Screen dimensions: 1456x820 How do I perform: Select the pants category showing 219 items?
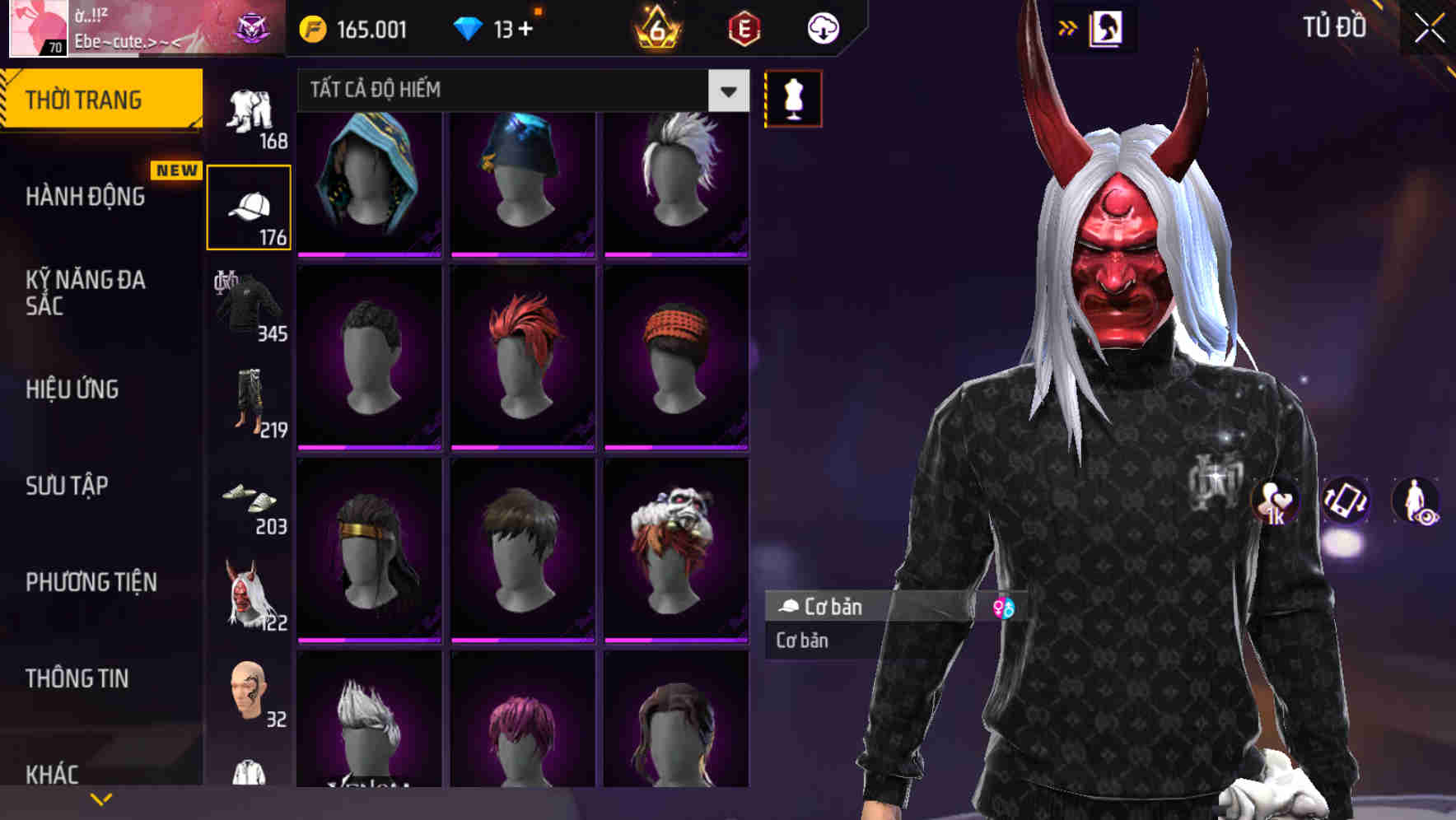(247, 403)
